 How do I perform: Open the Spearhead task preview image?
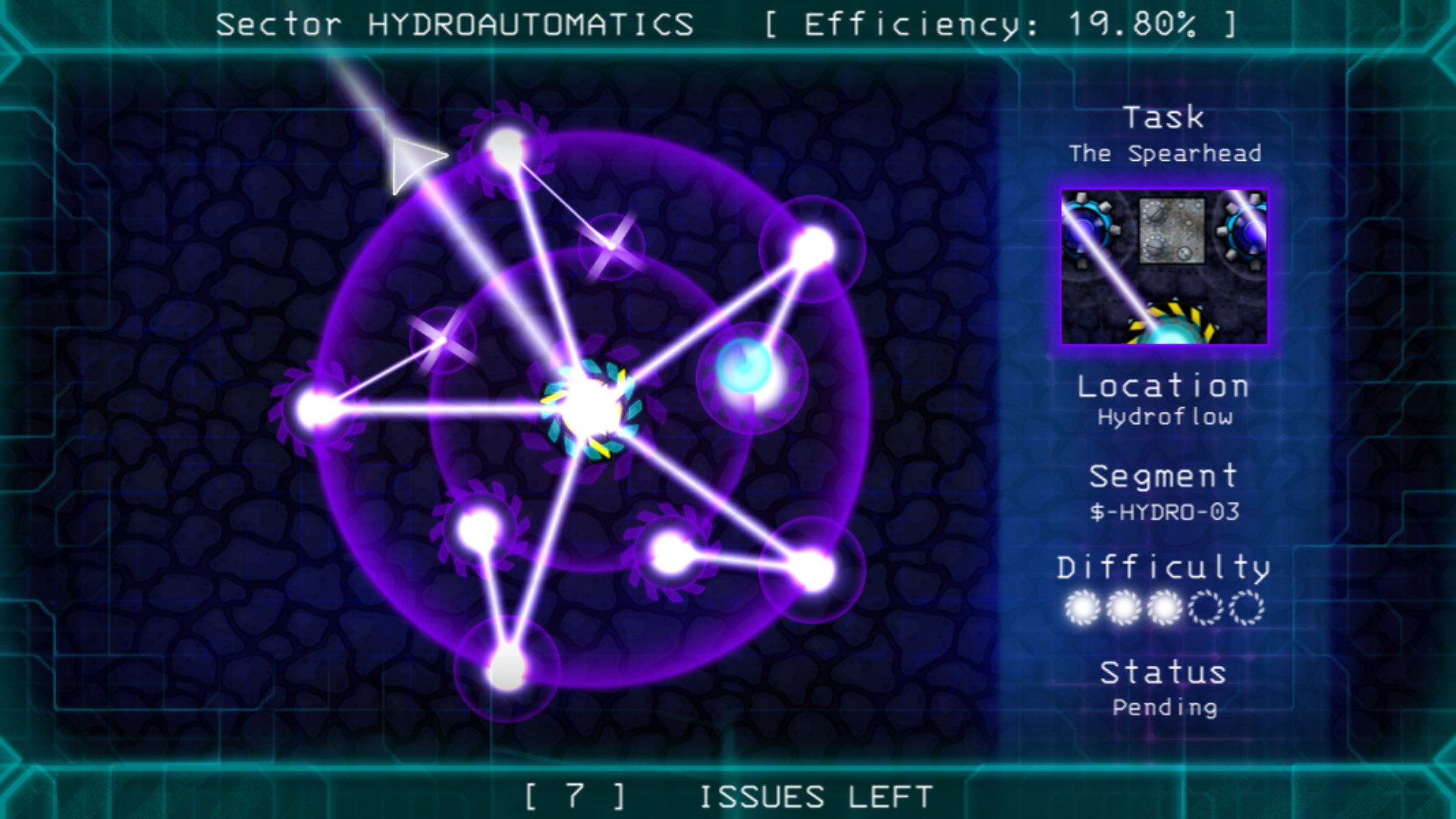pyautogui.click(x=1166, y=265)
